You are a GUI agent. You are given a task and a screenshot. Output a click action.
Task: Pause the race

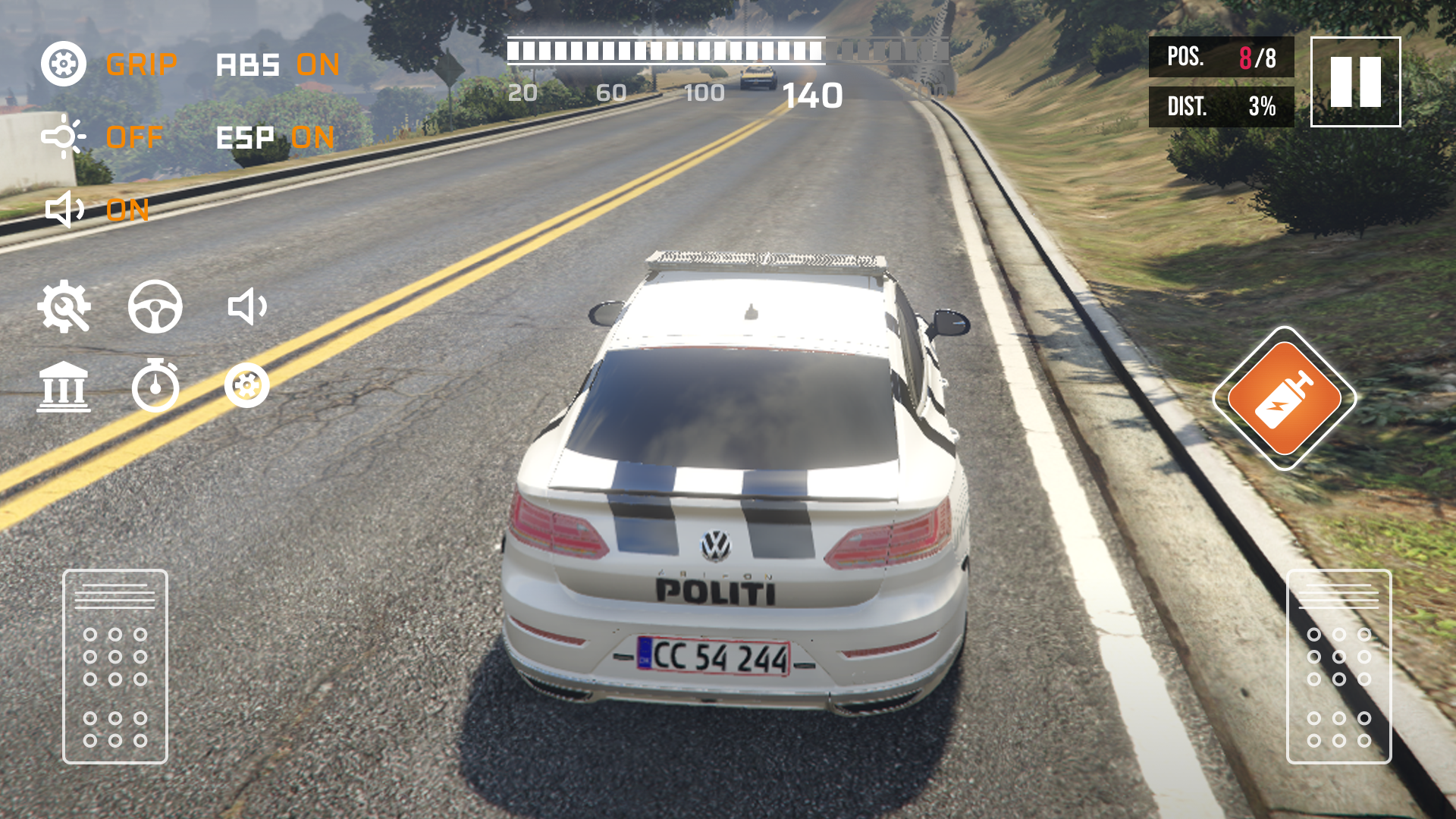(x=1355, y=82)
